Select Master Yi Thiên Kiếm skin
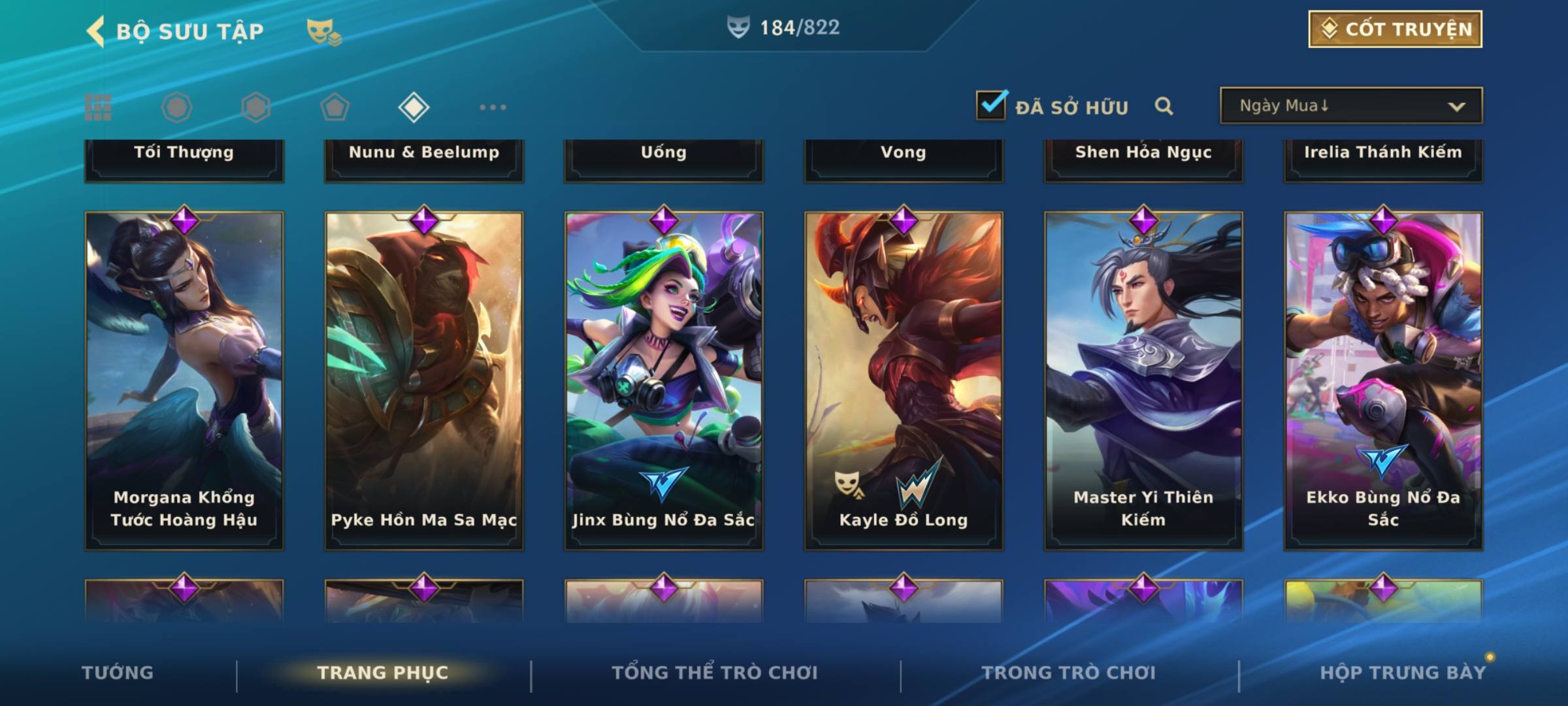The height and width of the screenshot is (706, 1568). pyautogui.click(x=1143, y=380)
